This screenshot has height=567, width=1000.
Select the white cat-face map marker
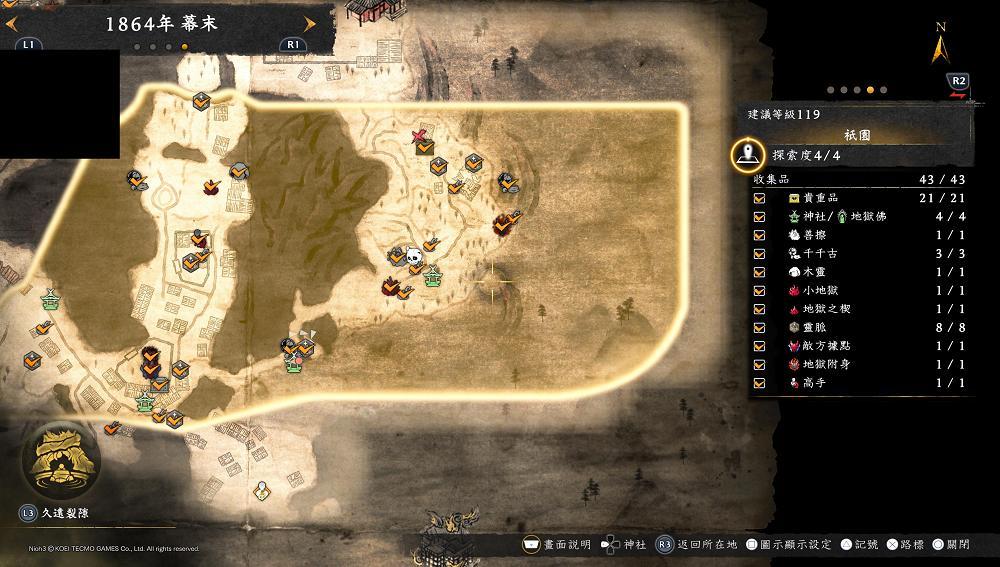[411, 256]
